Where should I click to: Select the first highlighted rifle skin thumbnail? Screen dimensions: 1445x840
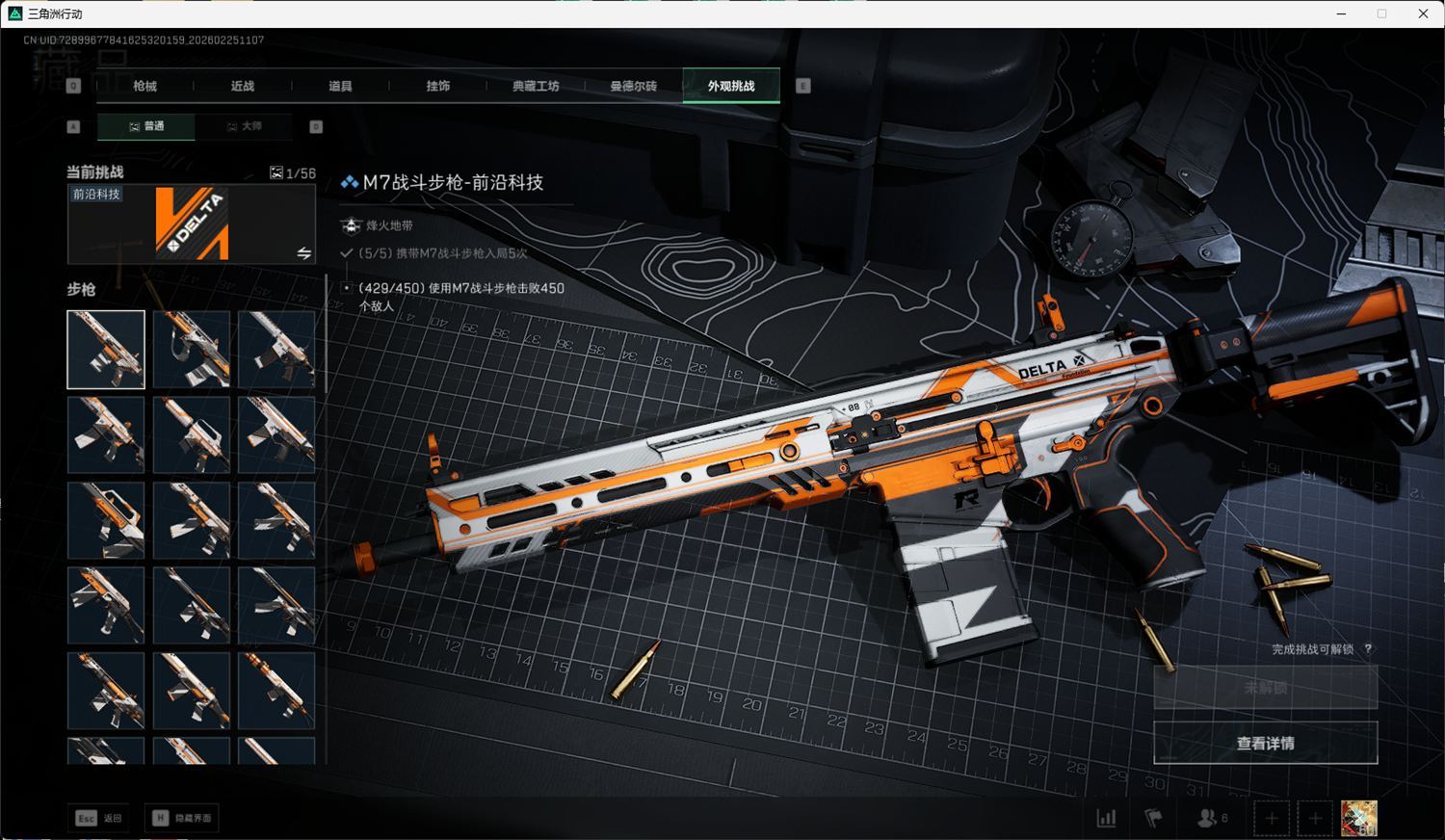point(106,350)
